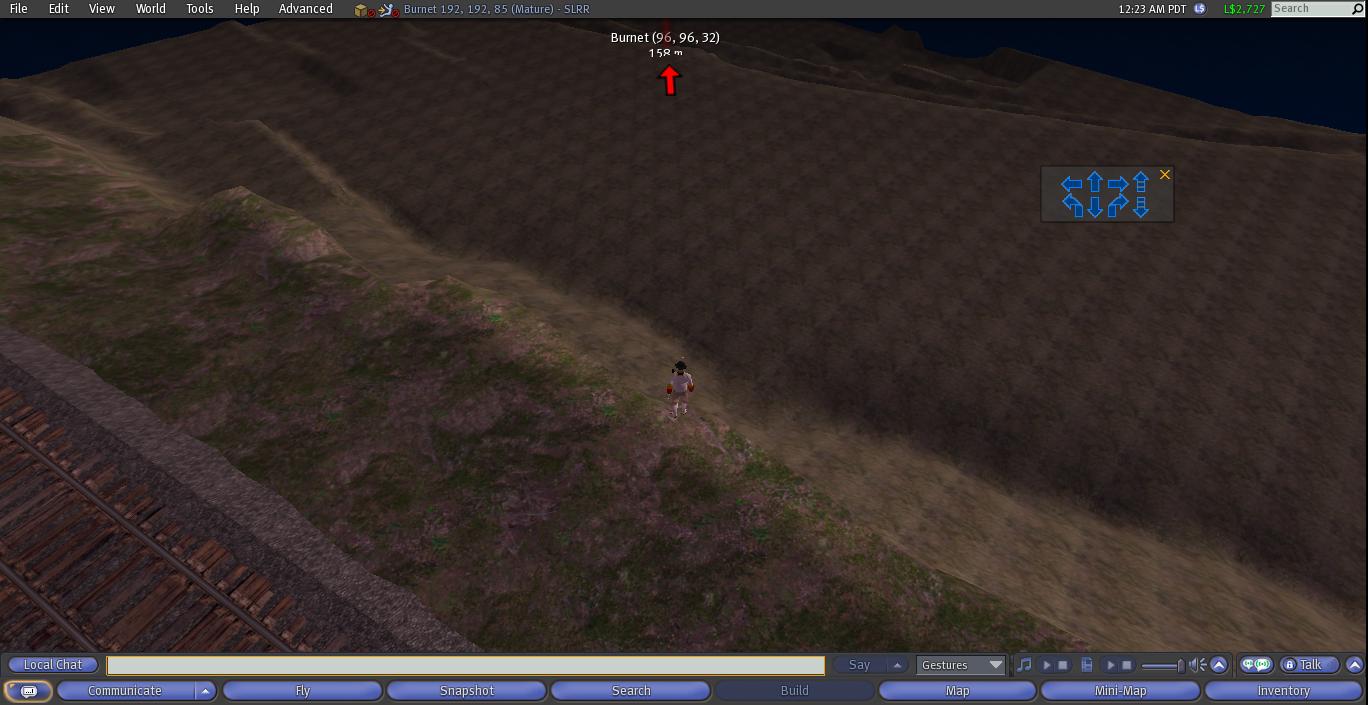Open the Advanced menu

click(305, 9)
